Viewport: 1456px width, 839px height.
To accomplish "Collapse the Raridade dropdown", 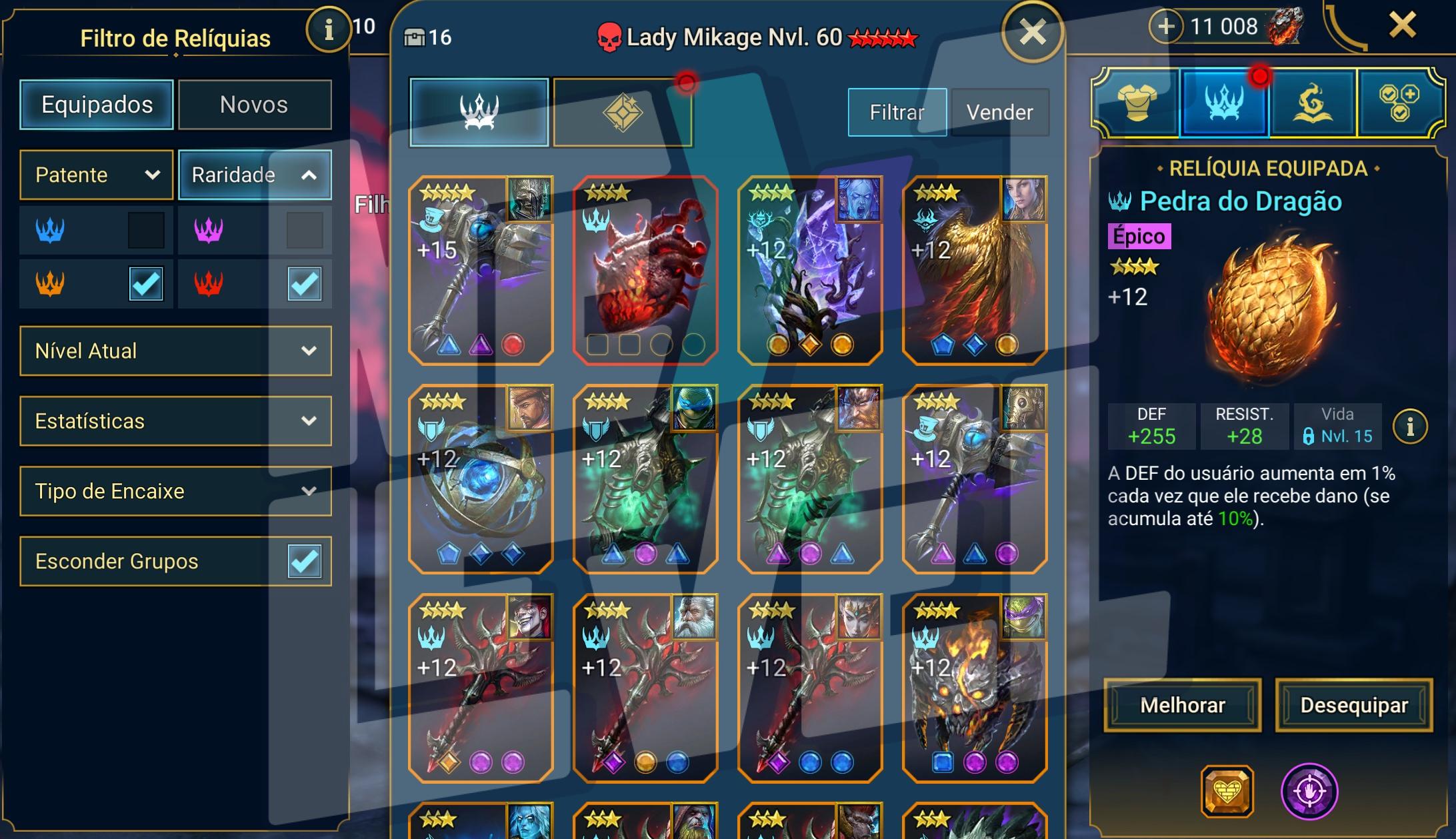I will coord(255,175).
